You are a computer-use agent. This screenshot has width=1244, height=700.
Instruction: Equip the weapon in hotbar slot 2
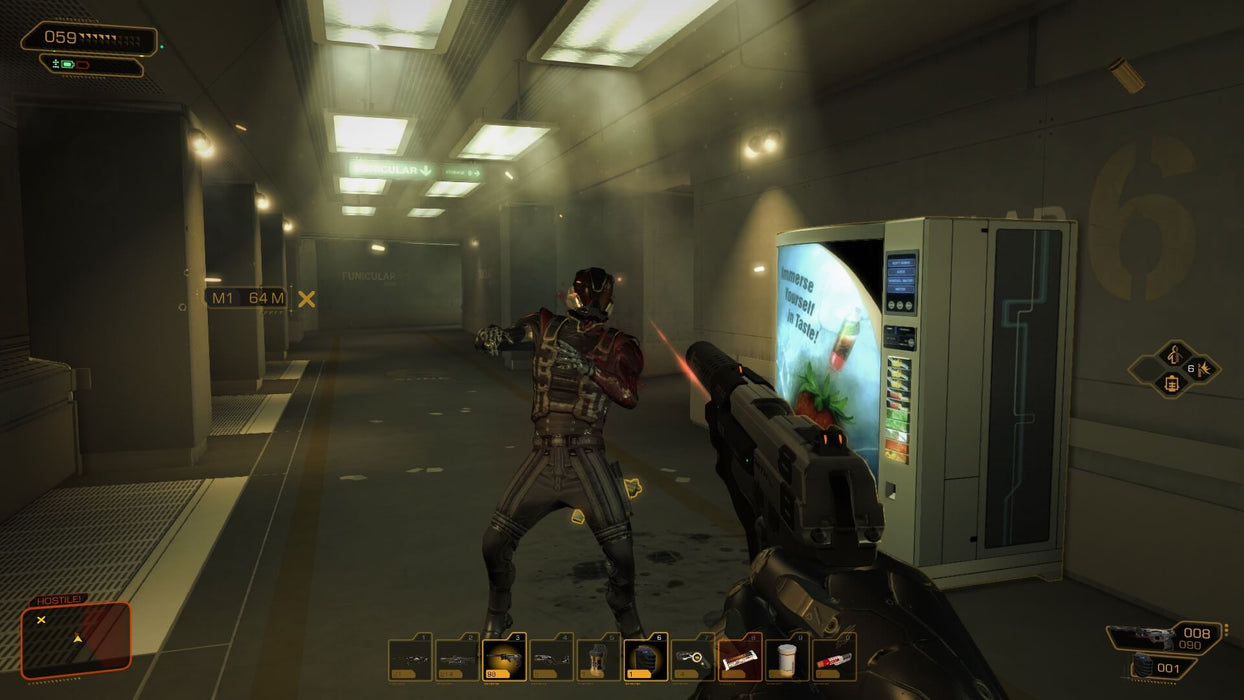[x=457, y=658]
